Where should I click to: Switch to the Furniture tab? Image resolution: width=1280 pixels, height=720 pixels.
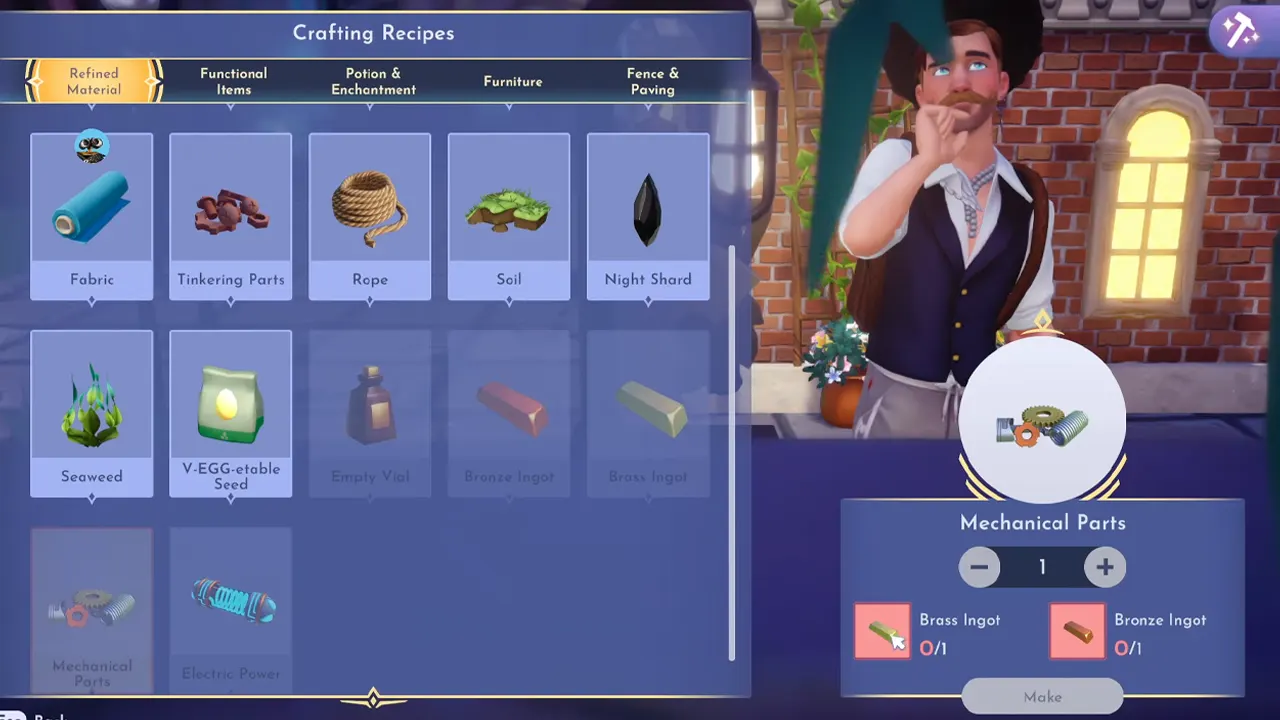[513, 81]
